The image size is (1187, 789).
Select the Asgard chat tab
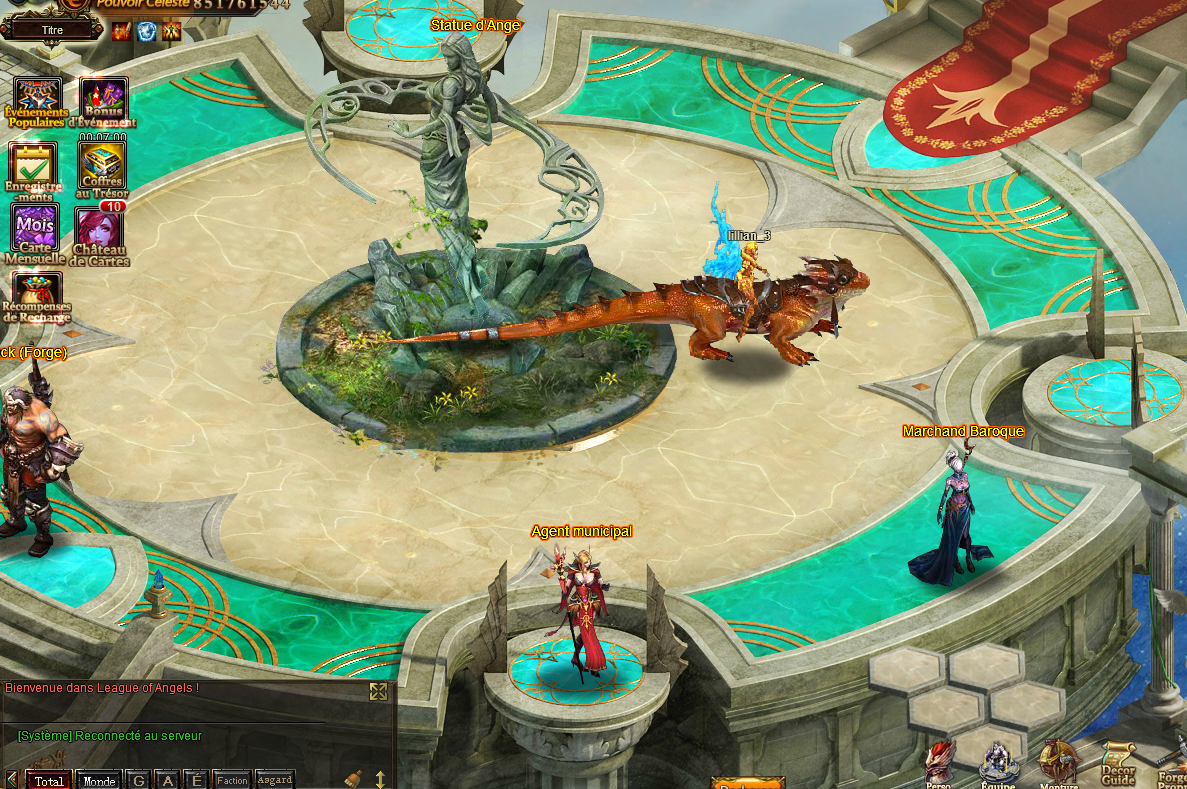(274, 780)
